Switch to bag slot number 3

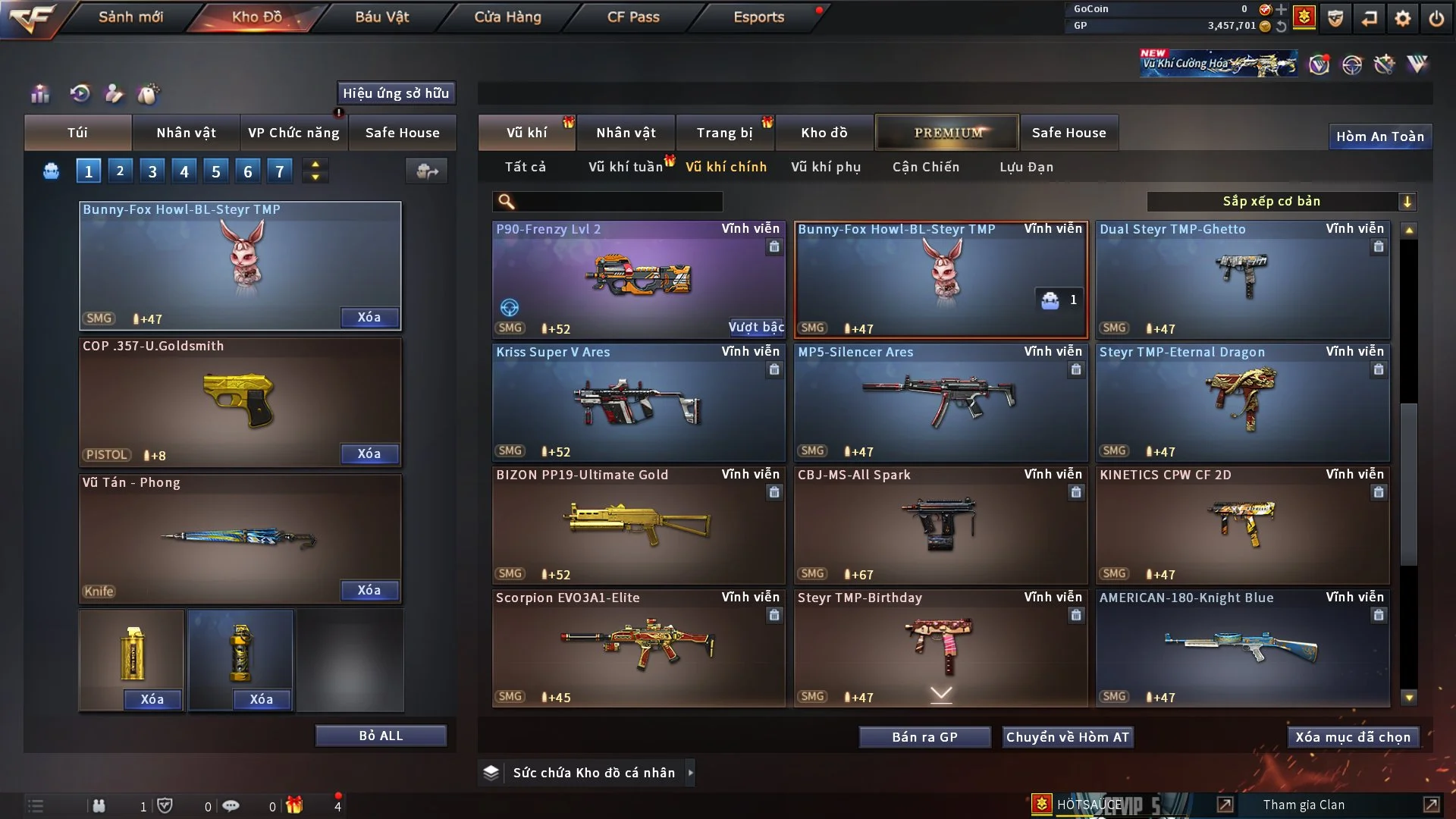pyautogui.click(x=152, y=171)
